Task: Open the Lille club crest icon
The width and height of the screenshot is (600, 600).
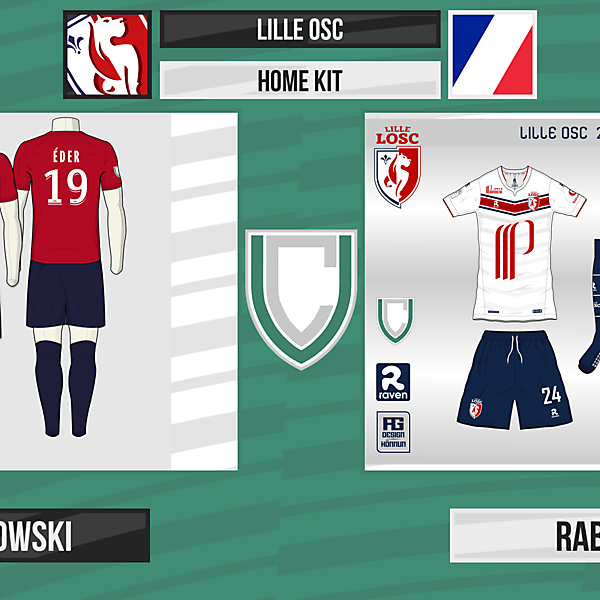Action: point(107,54)
